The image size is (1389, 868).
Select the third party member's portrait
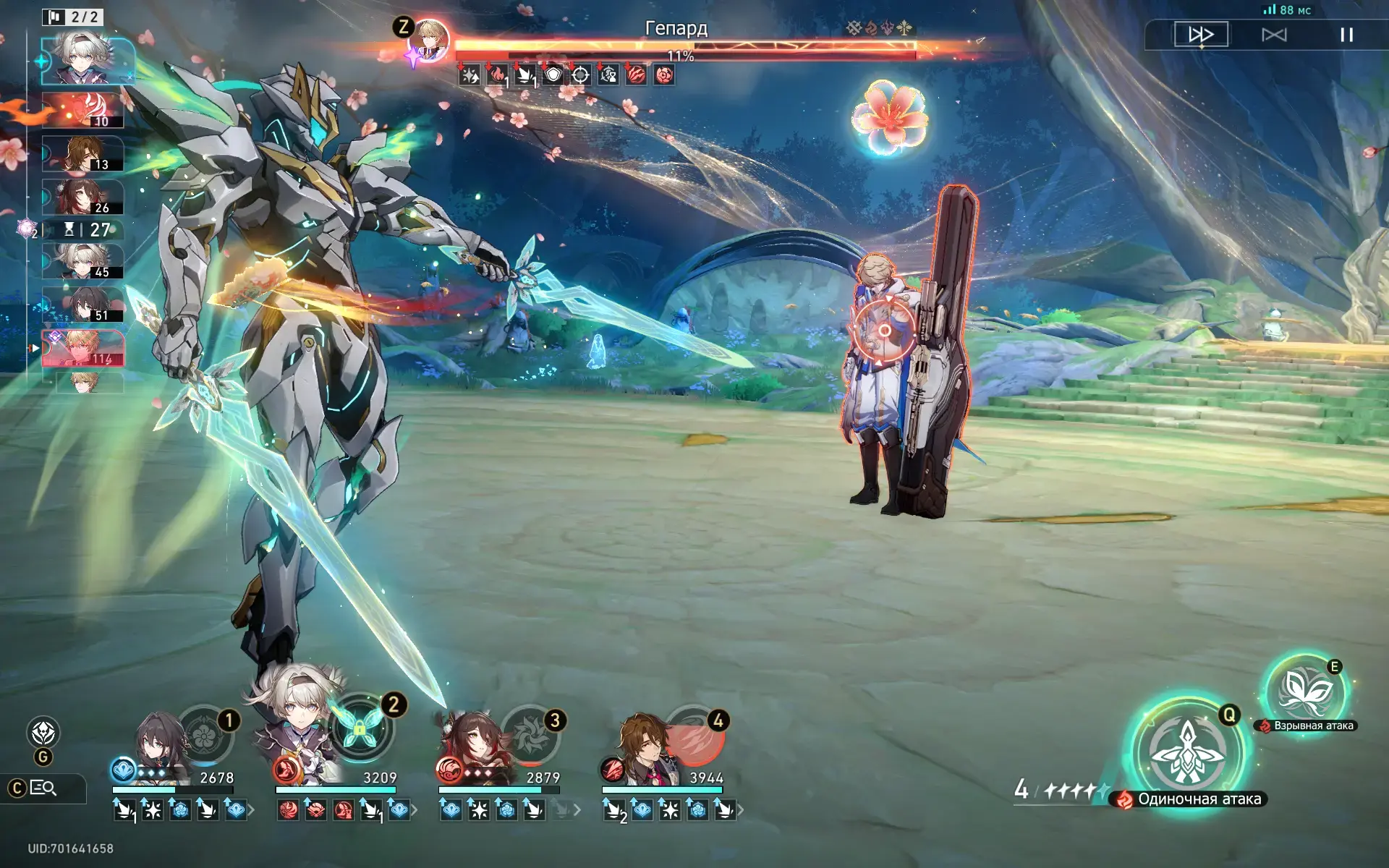coord(474,749)
